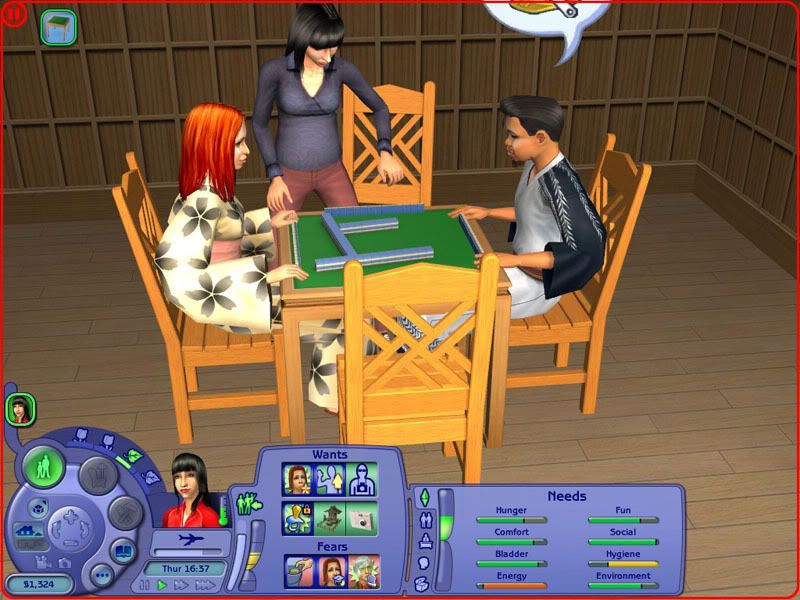Select the mahjong table action queue icon
This screenshot has height=600, width=800.
pyautogui.click(x=58, y=26)
